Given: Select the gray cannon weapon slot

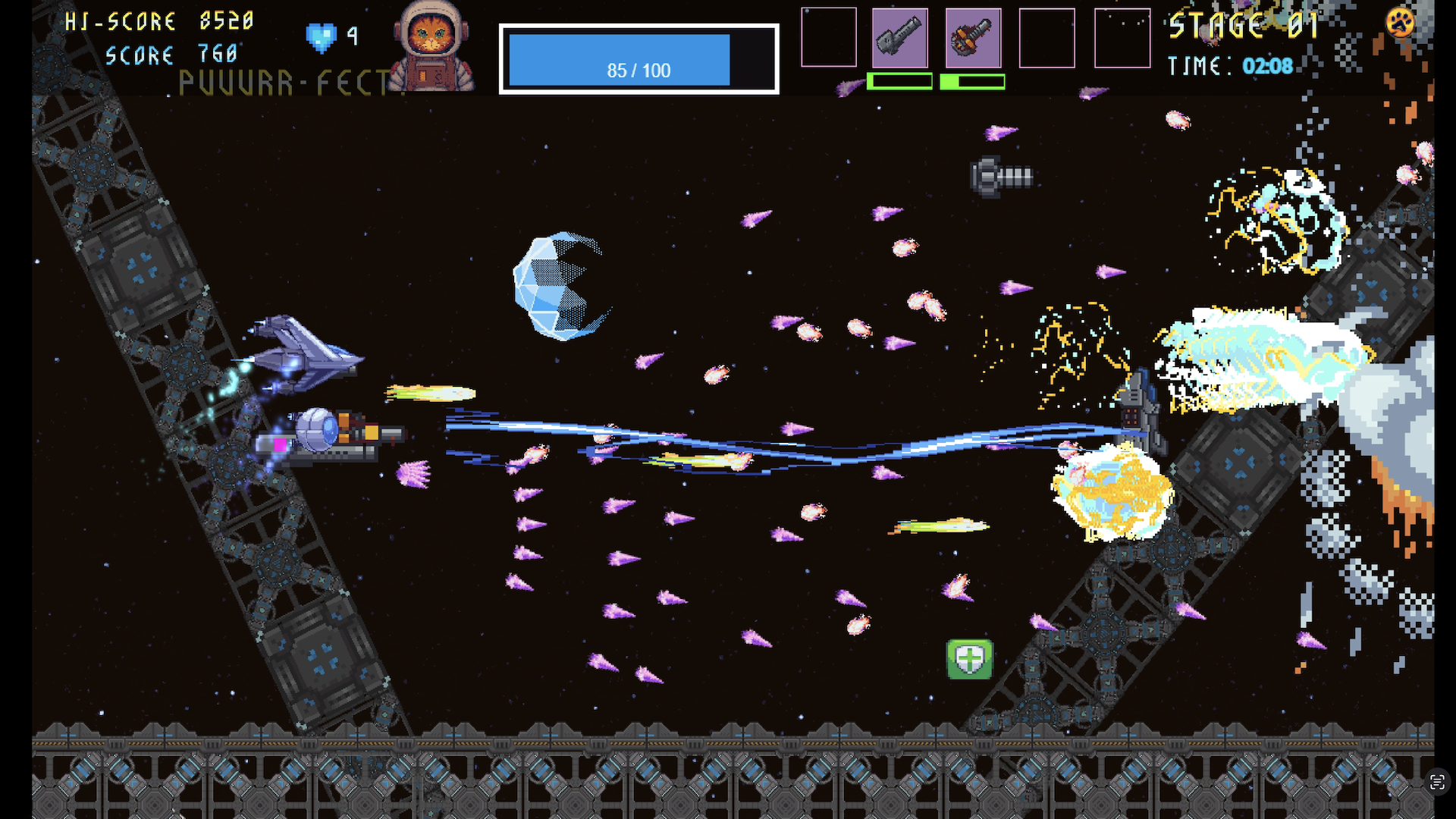Looking at the screenshot, I should coord(899,38).
